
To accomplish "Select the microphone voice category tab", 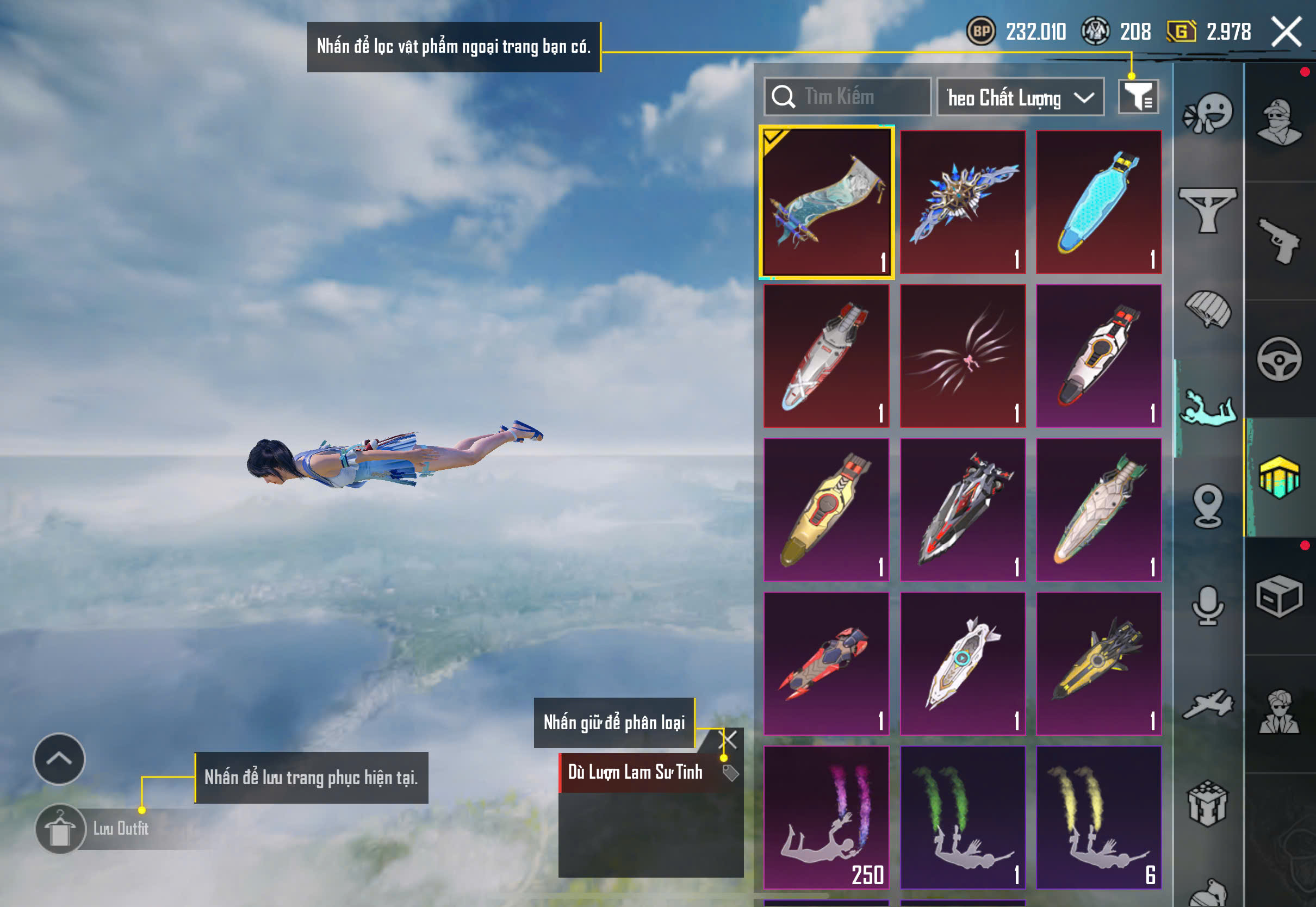I will tap(1208, 606).
